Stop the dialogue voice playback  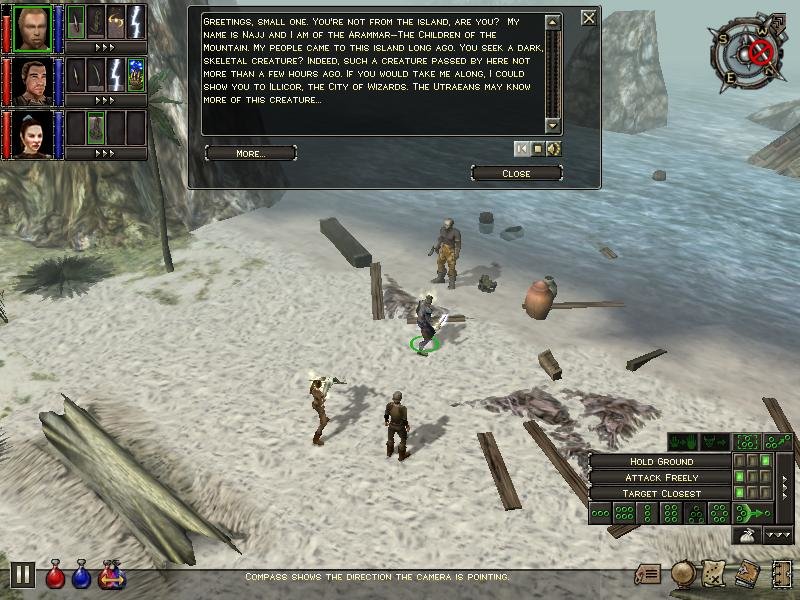(538, 149)
